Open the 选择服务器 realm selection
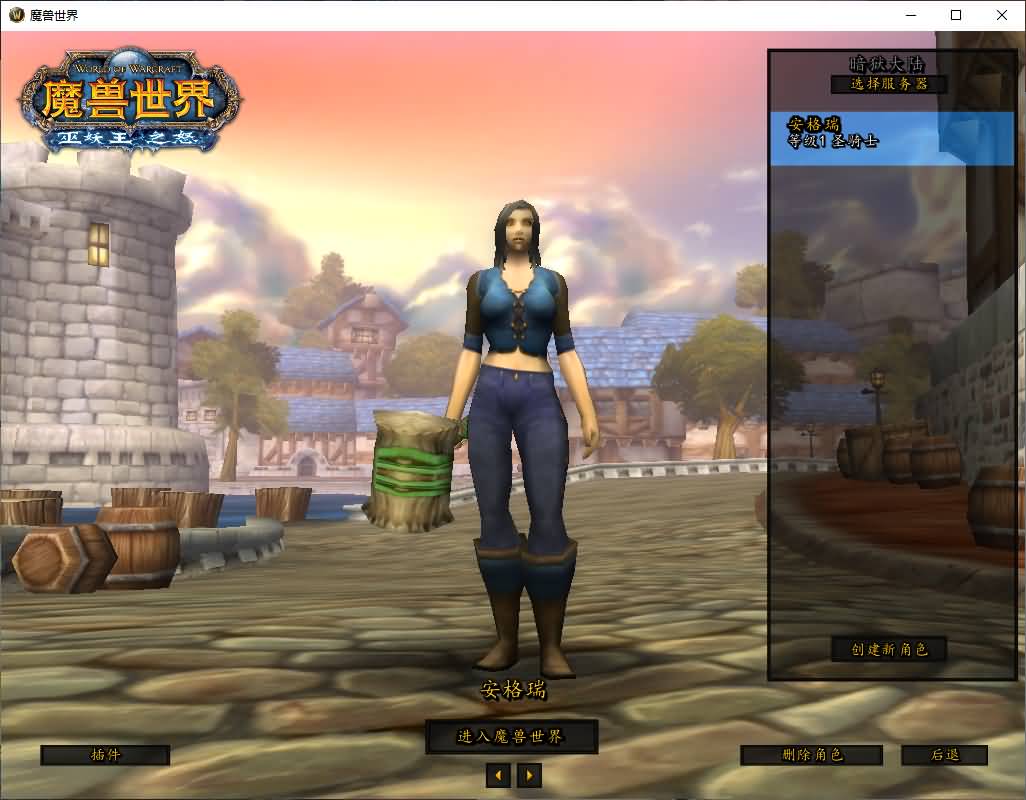1026x800 pixels. click(889, 84)
